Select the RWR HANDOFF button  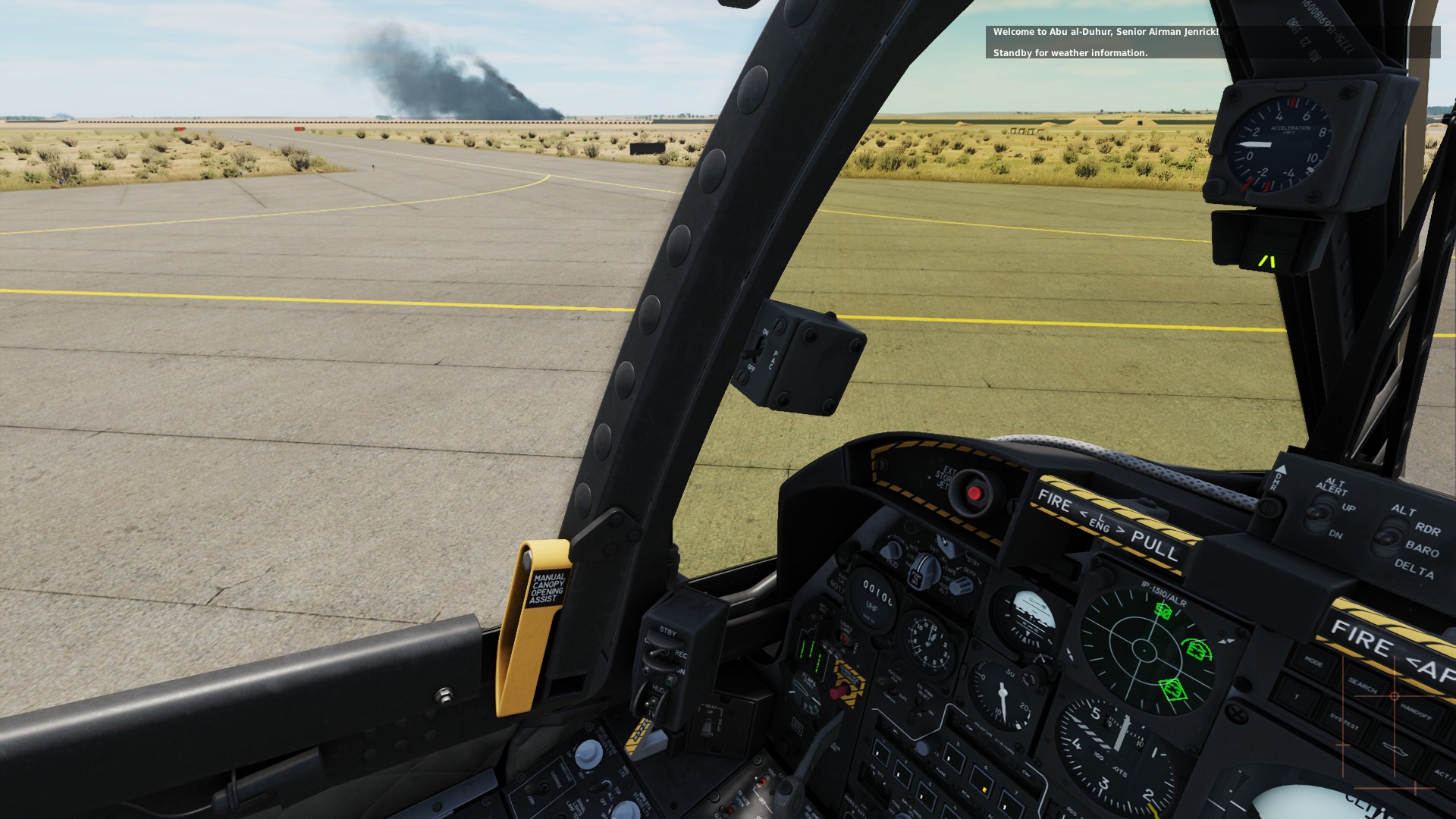coord(1415,714)
